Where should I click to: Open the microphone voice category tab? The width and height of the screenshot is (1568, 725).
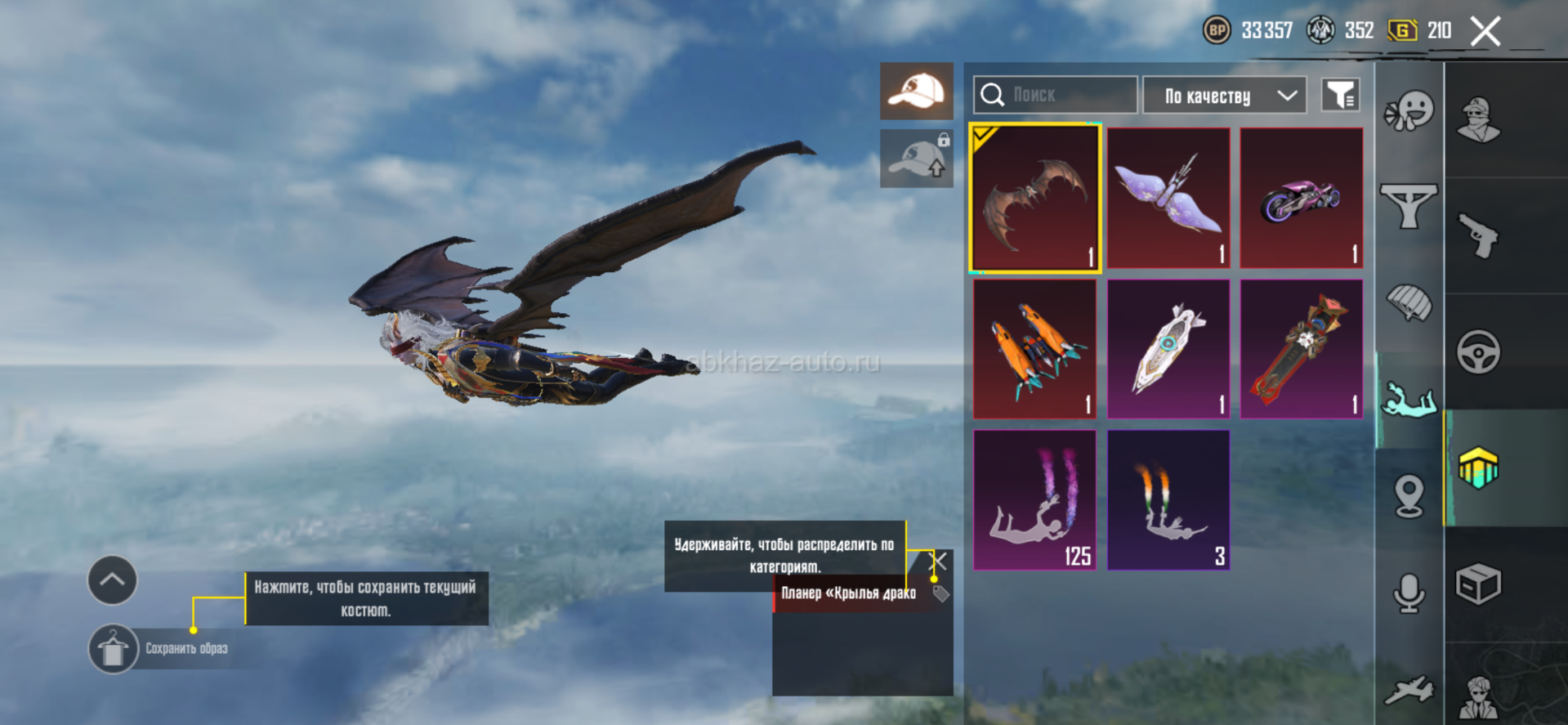tap(1409, 593)
